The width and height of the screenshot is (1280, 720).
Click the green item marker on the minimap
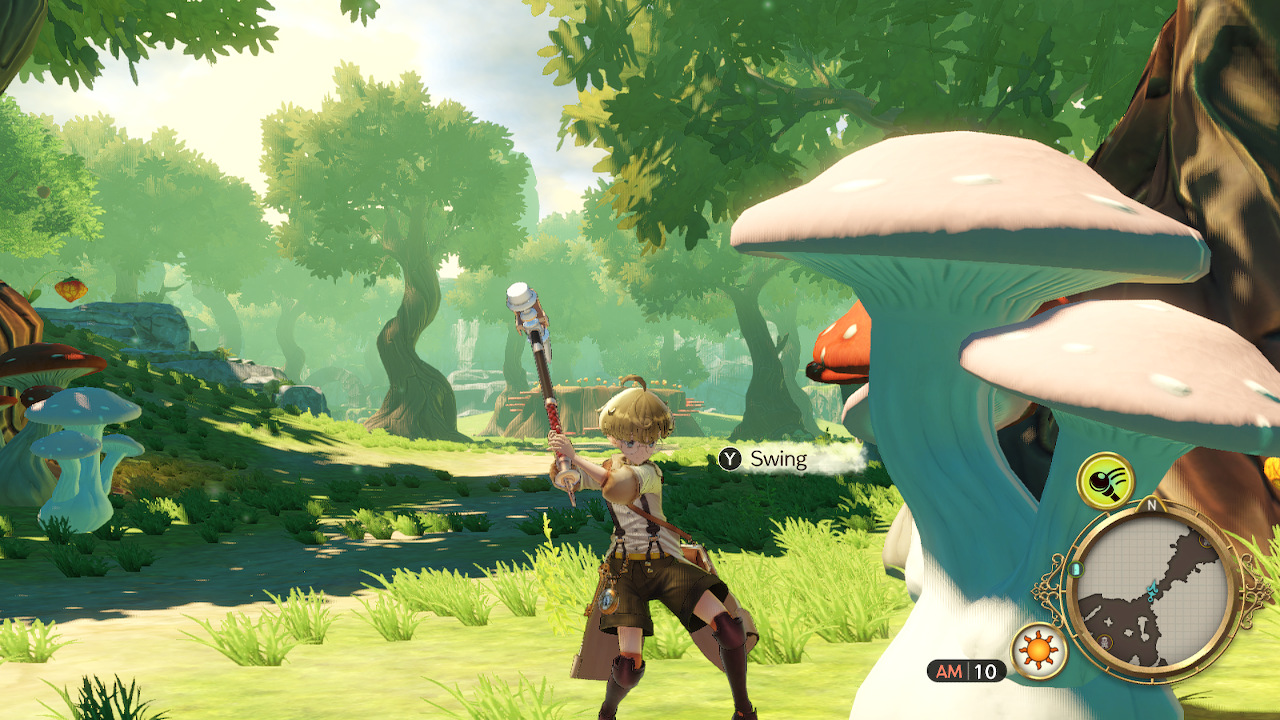pos(1075,568)
